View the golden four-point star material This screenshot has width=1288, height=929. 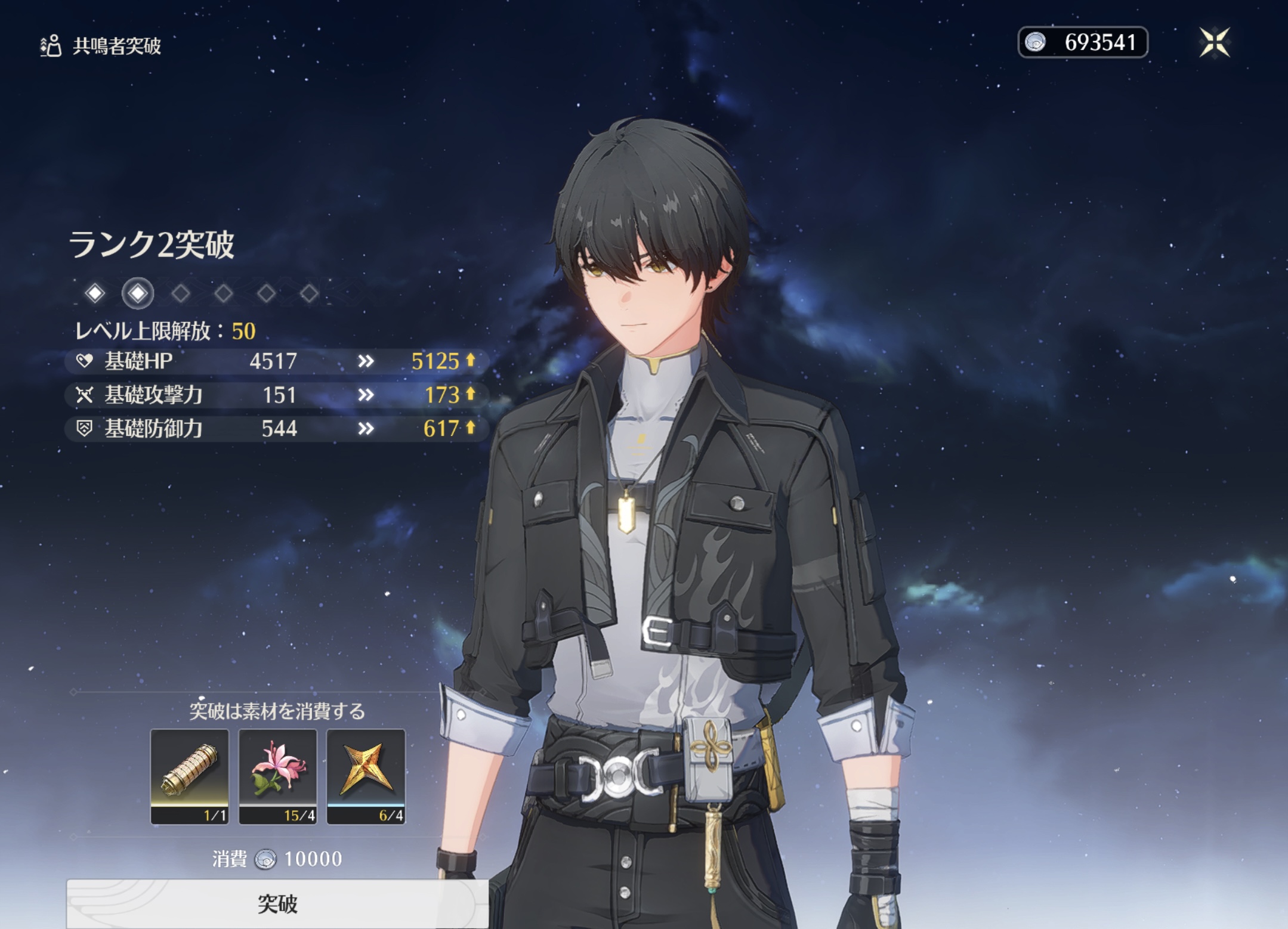(366, 776)
